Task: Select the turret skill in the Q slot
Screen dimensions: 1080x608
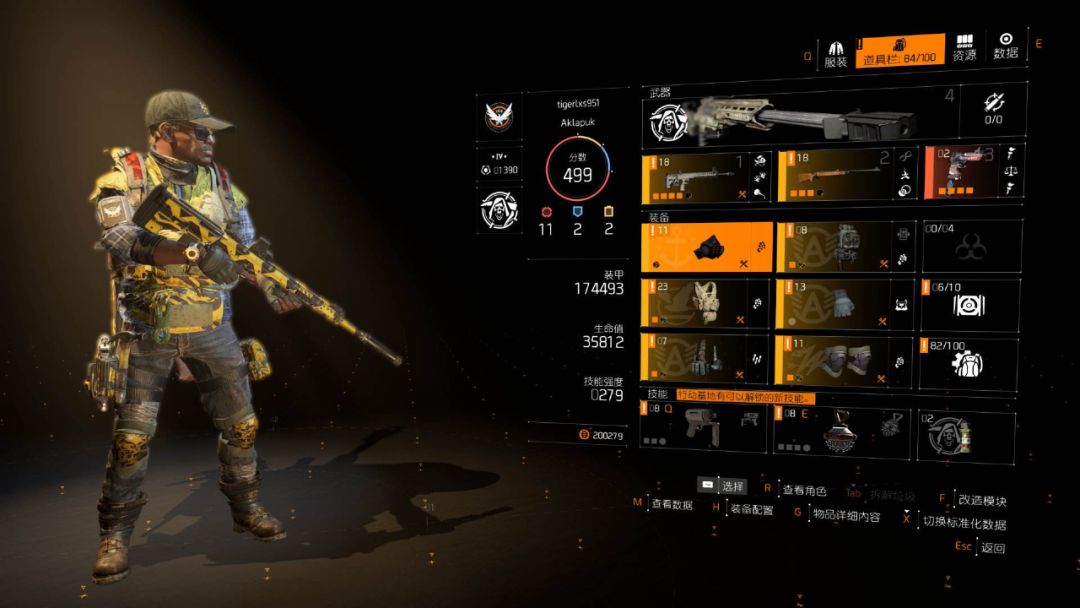Action: tap(704, 430)
